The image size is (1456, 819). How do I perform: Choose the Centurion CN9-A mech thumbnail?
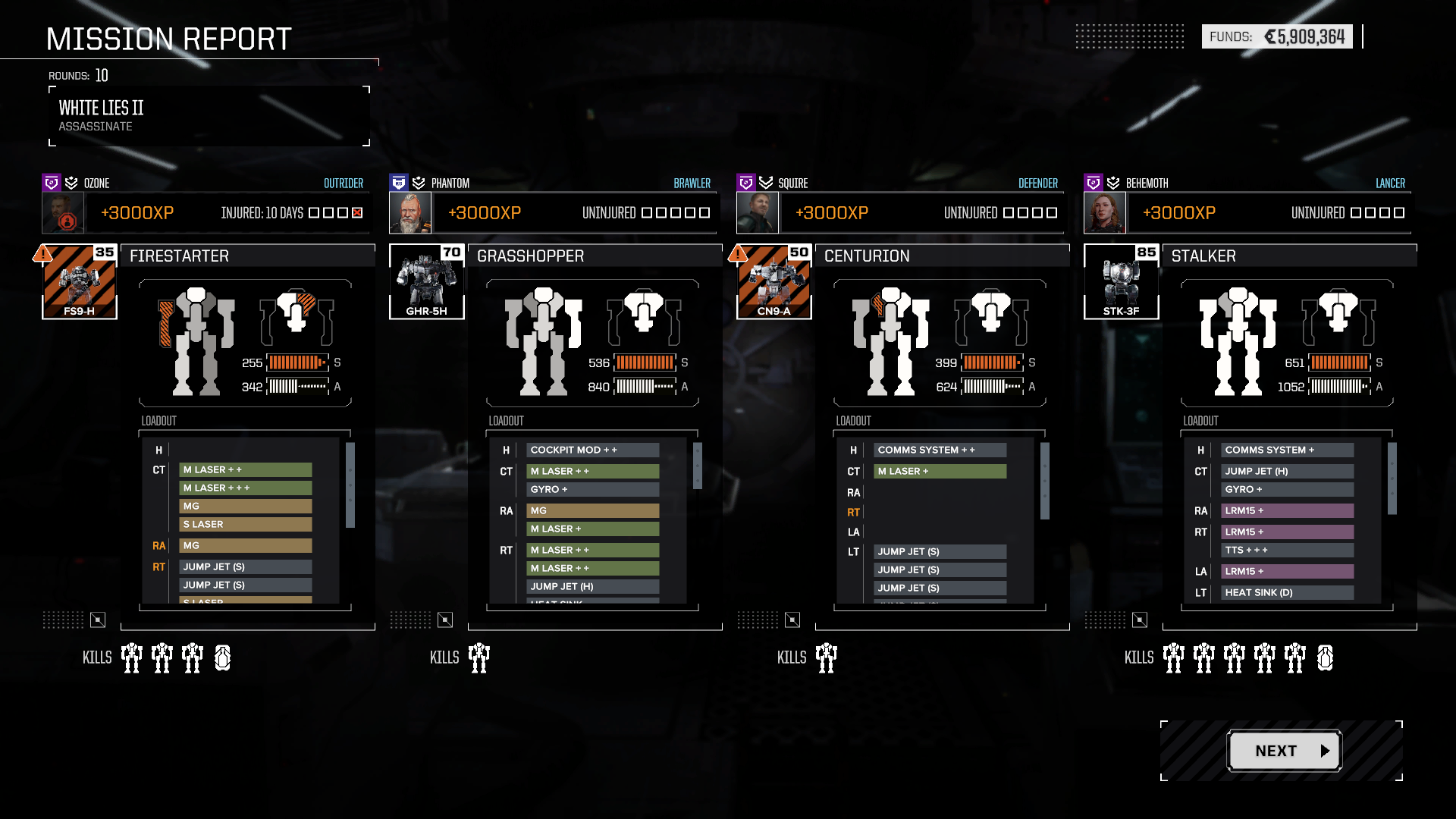click(x=773, y=282)
